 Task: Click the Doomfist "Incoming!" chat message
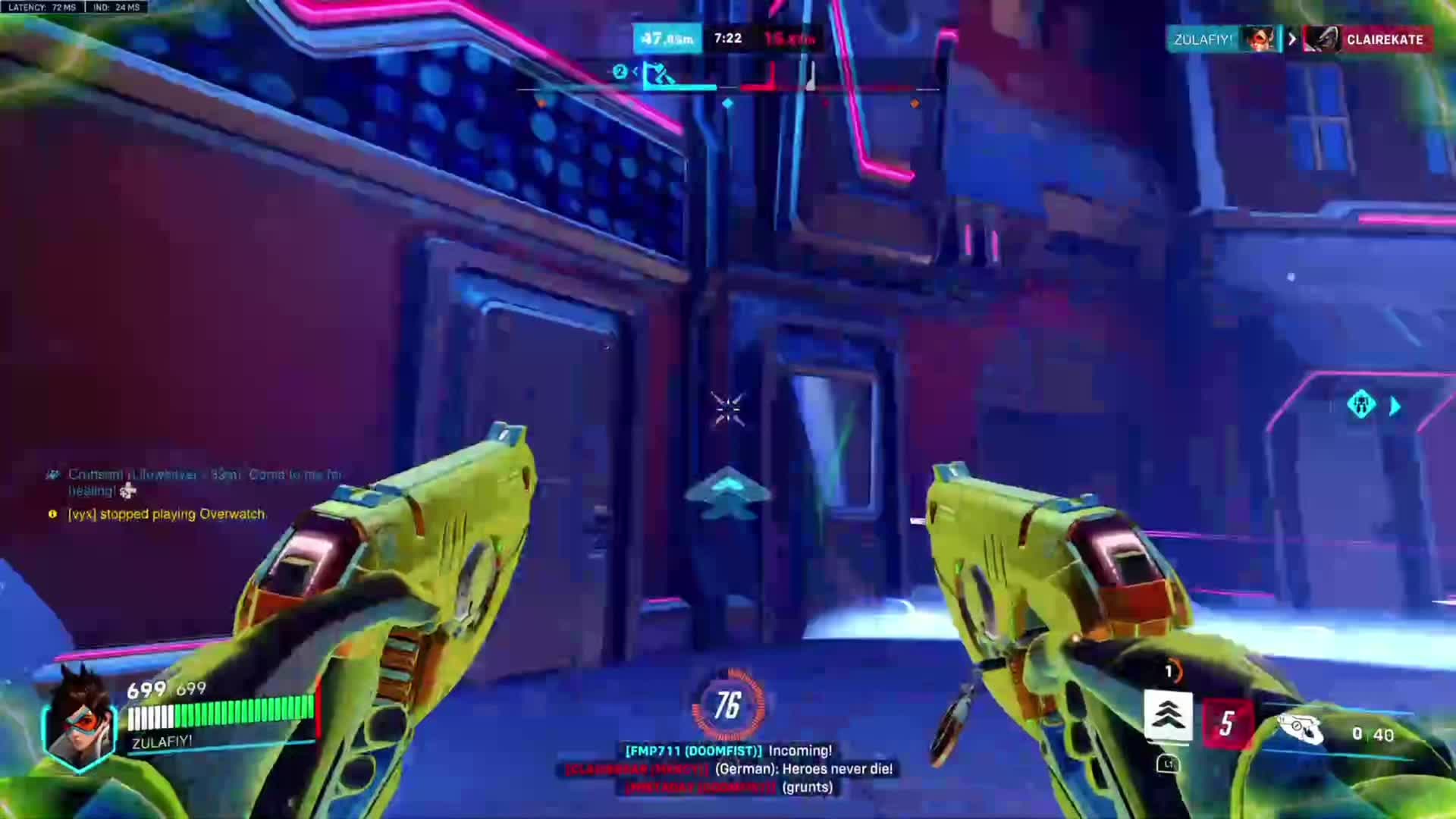click(x=728, y=751)
